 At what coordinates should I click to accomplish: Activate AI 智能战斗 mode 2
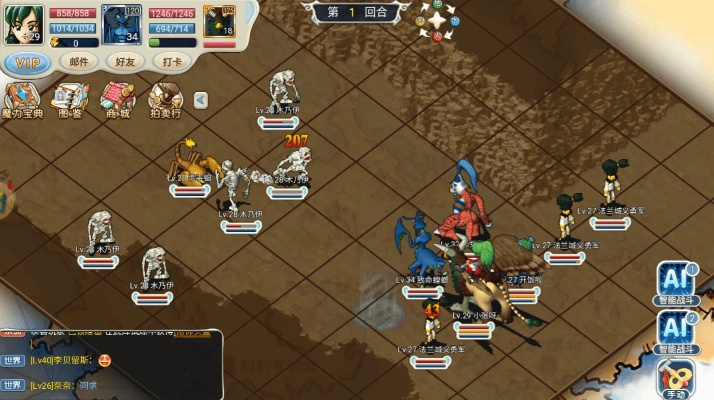pyautogui.click(x=677, y=332)
